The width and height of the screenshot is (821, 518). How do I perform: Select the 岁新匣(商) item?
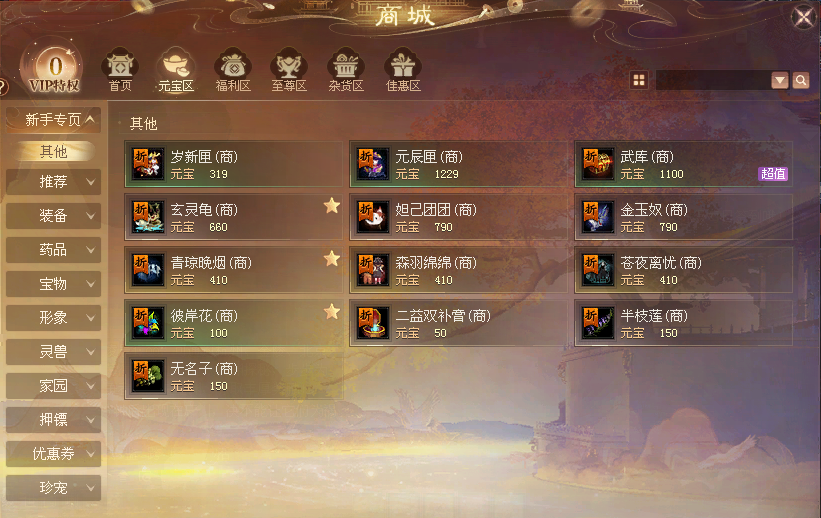point(233,164)
